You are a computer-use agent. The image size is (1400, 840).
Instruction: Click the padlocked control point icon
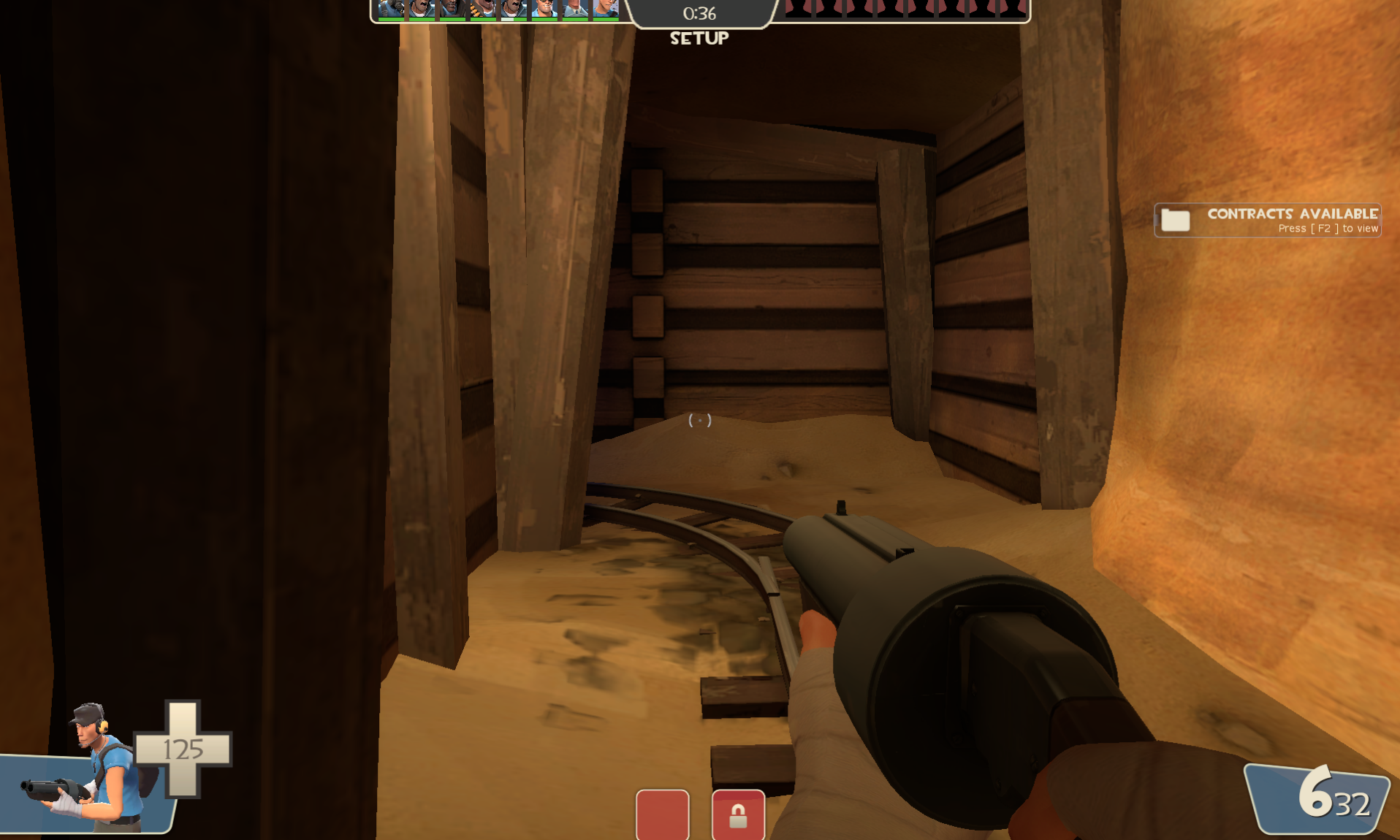738,814
